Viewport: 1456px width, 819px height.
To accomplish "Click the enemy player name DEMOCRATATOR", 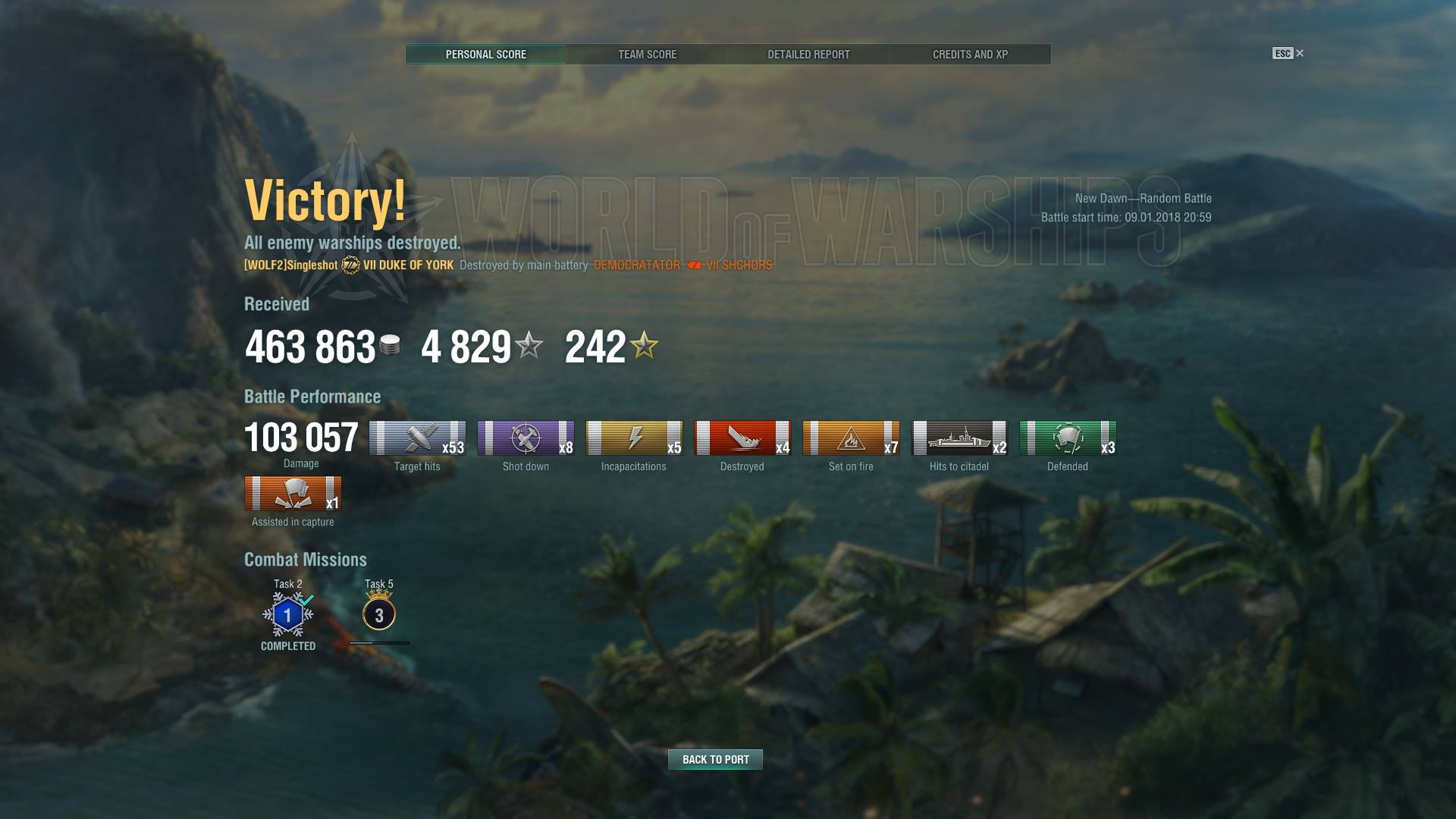I will [x=637, y=265].
